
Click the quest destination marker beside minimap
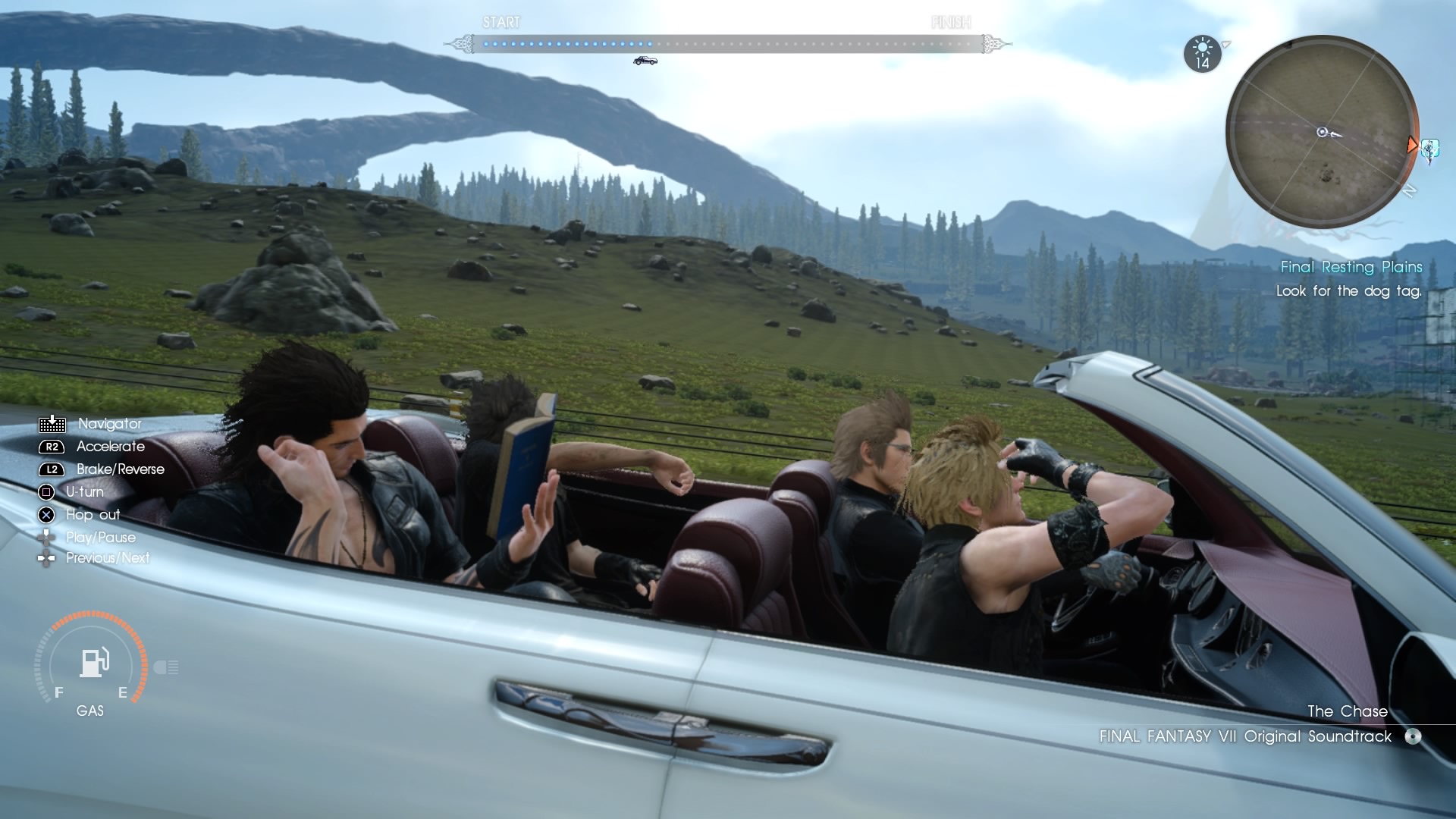1429,149
